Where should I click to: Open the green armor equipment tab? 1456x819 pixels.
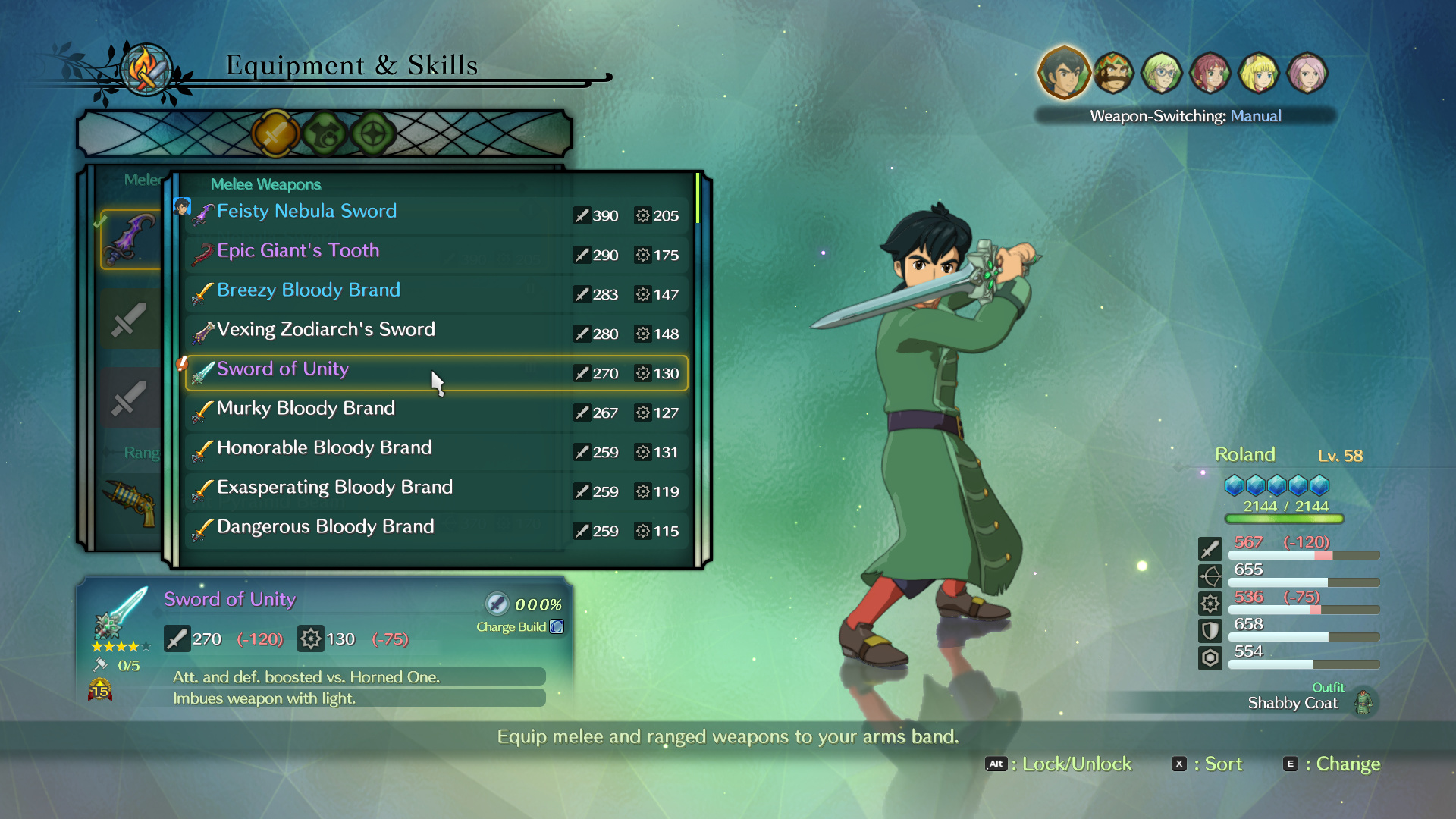tap(325, 134)
